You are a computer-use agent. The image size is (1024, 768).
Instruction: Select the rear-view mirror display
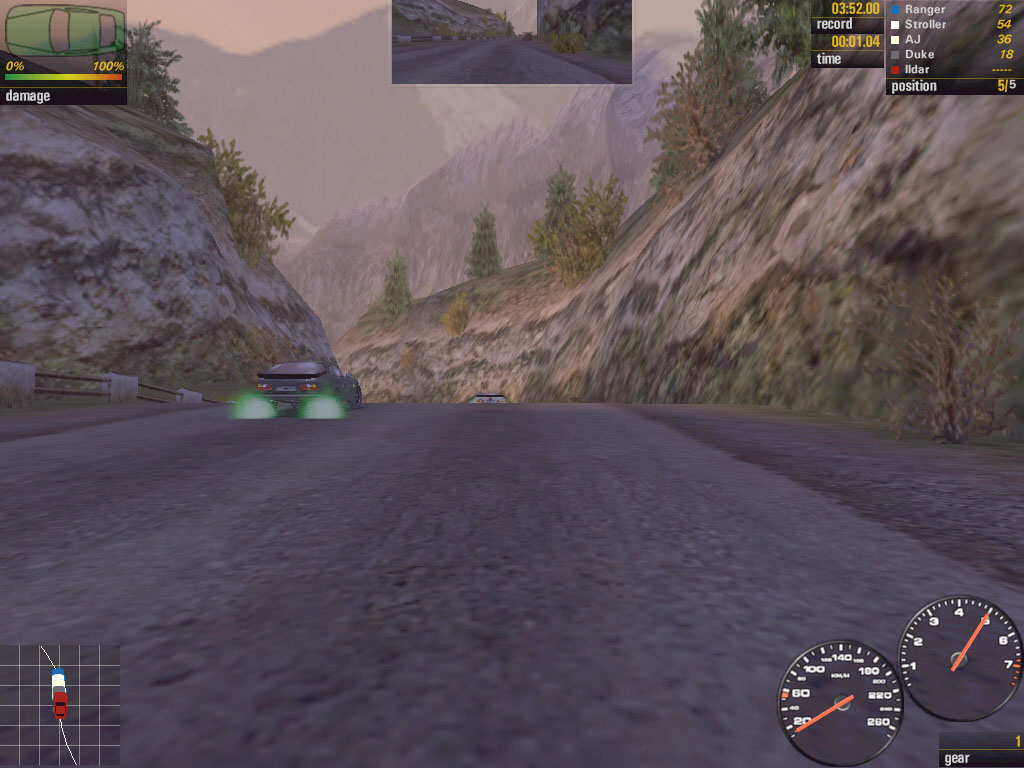pyautogui.click(x=511, y=41)
